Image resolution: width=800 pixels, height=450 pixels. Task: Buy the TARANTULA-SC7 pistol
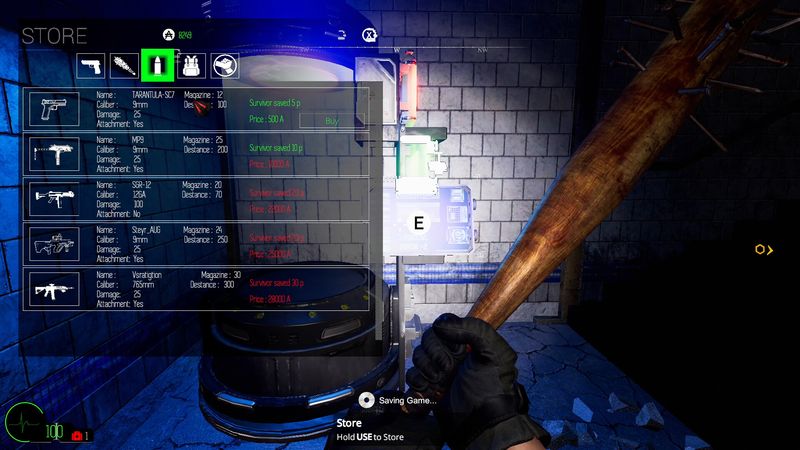332,120
